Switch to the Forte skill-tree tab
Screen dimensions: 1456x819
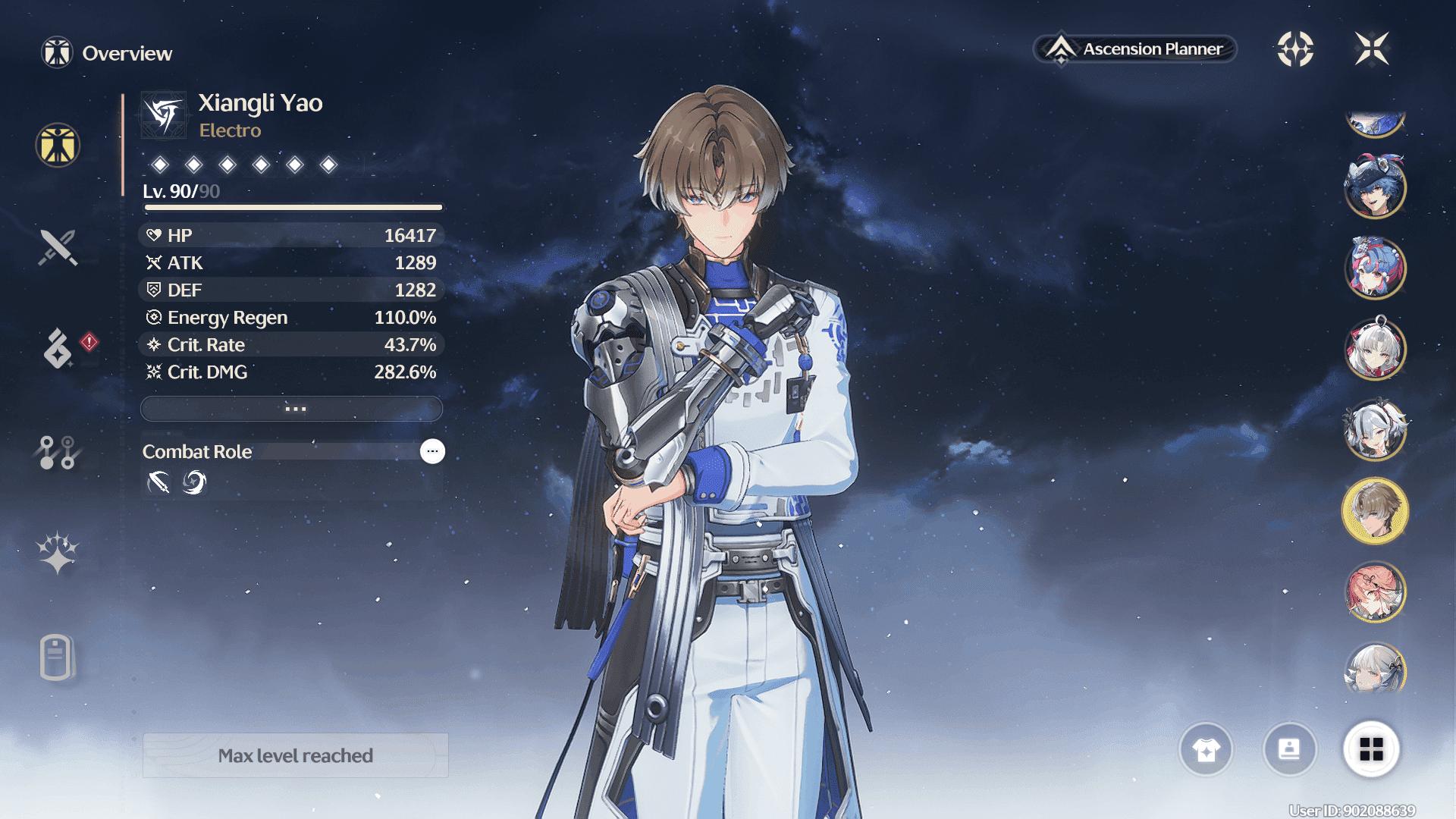pos(58,452)
